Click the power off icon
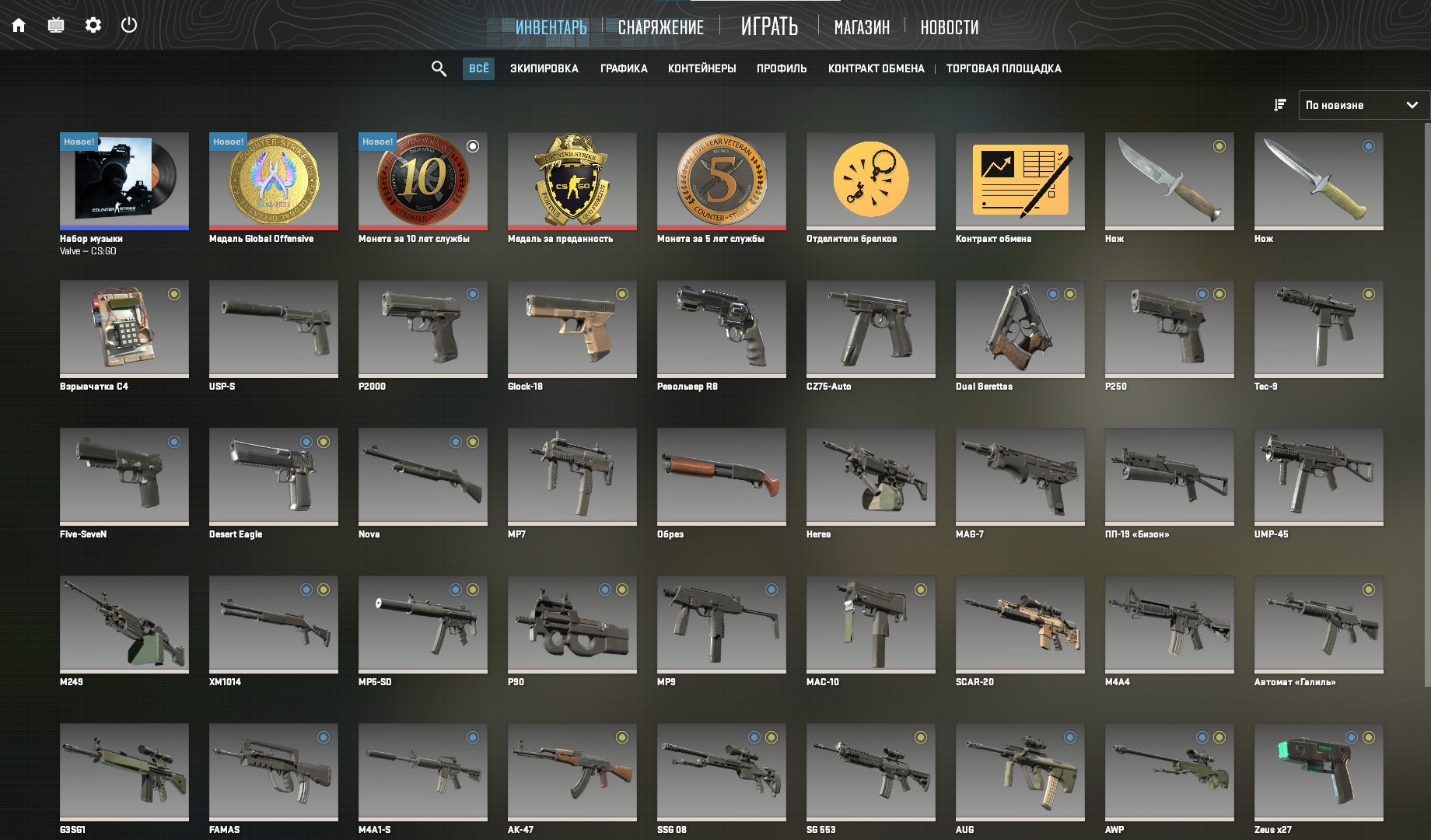The image size is (1431, 840). coord(129,24)
